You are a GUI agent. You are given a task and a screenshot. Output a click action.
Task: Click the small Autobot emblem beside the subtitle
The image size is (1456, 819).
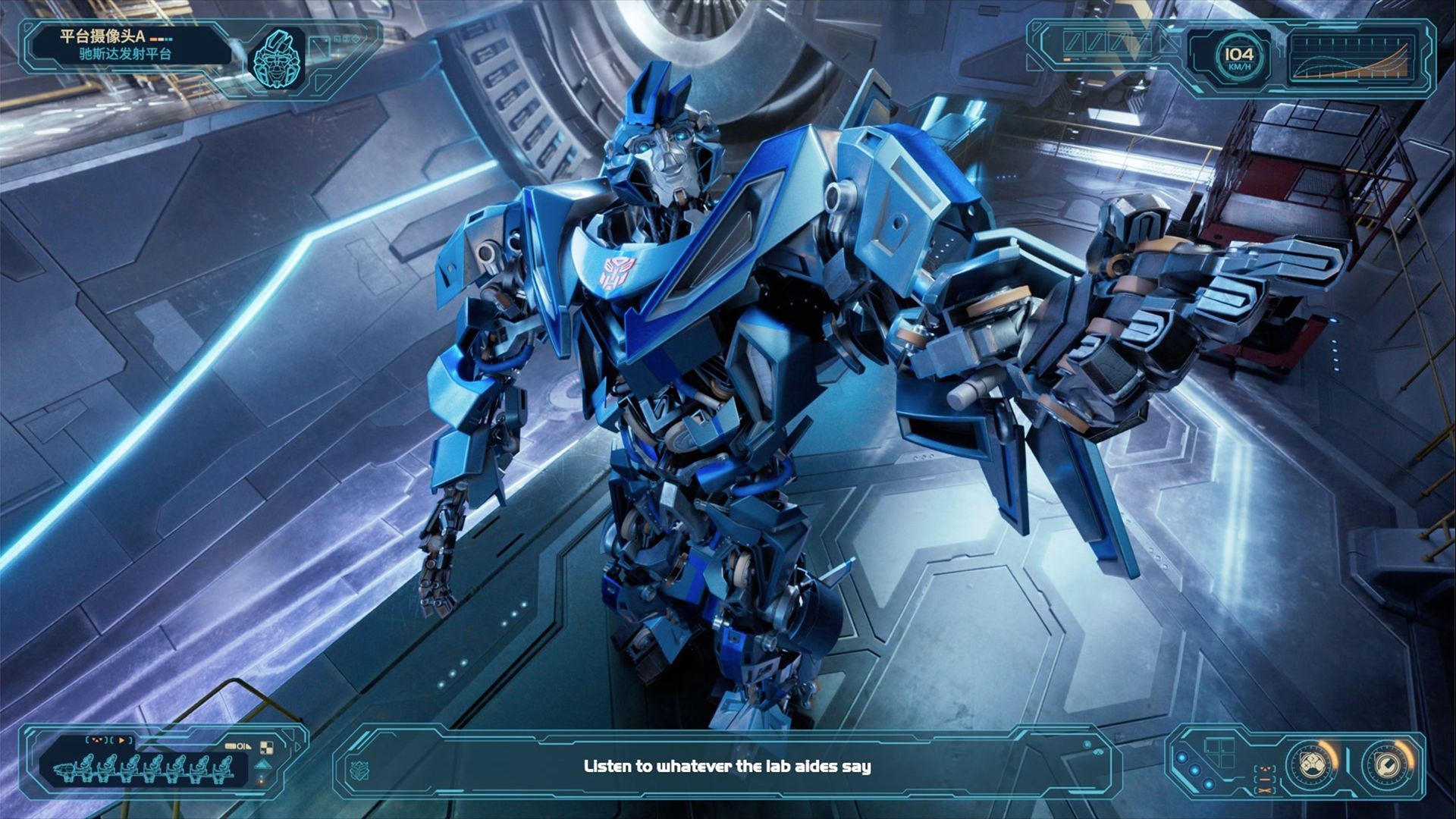coord(359,770)
